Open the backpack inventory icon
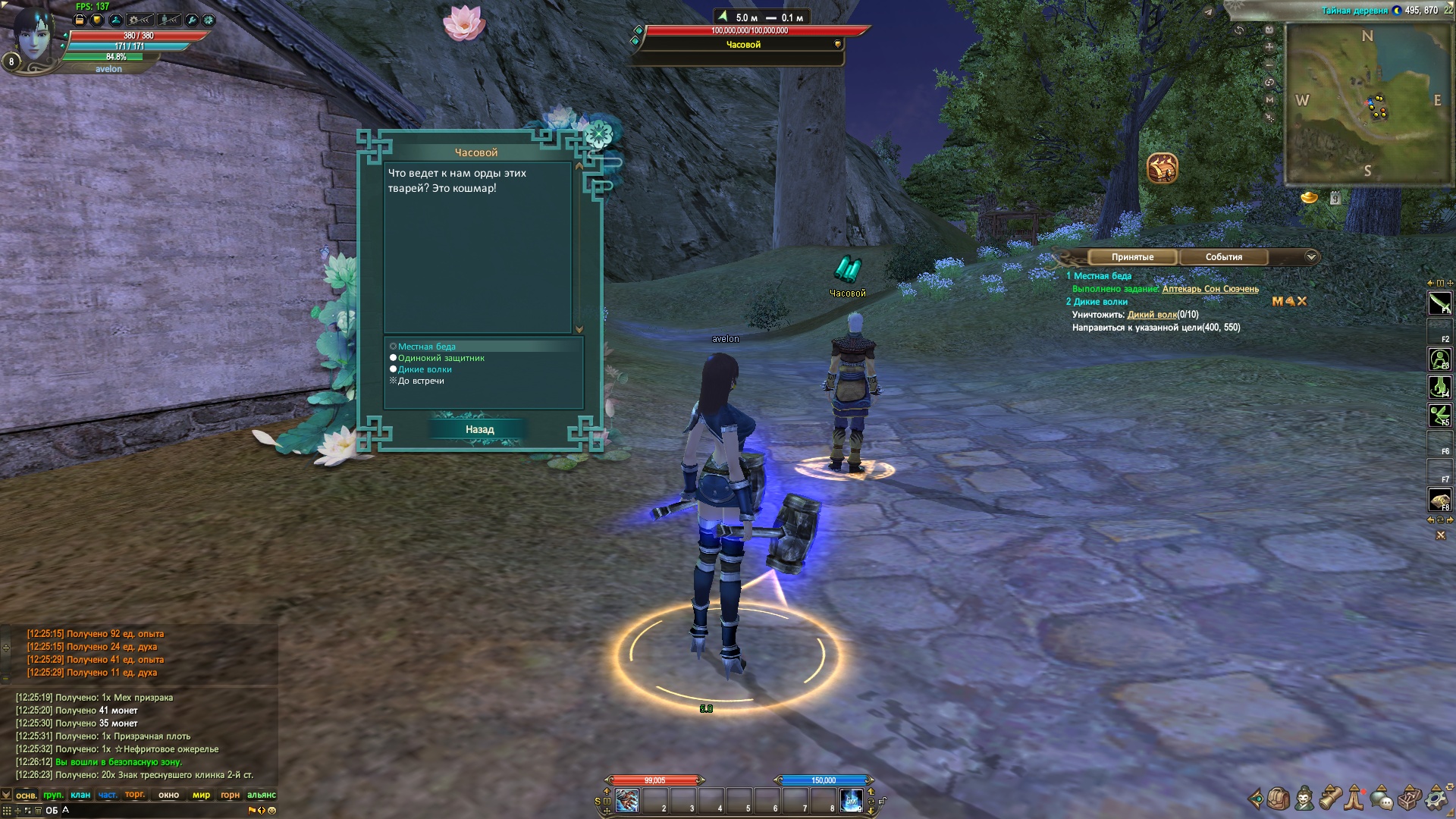1456x819 pixels. [1279, 799]
